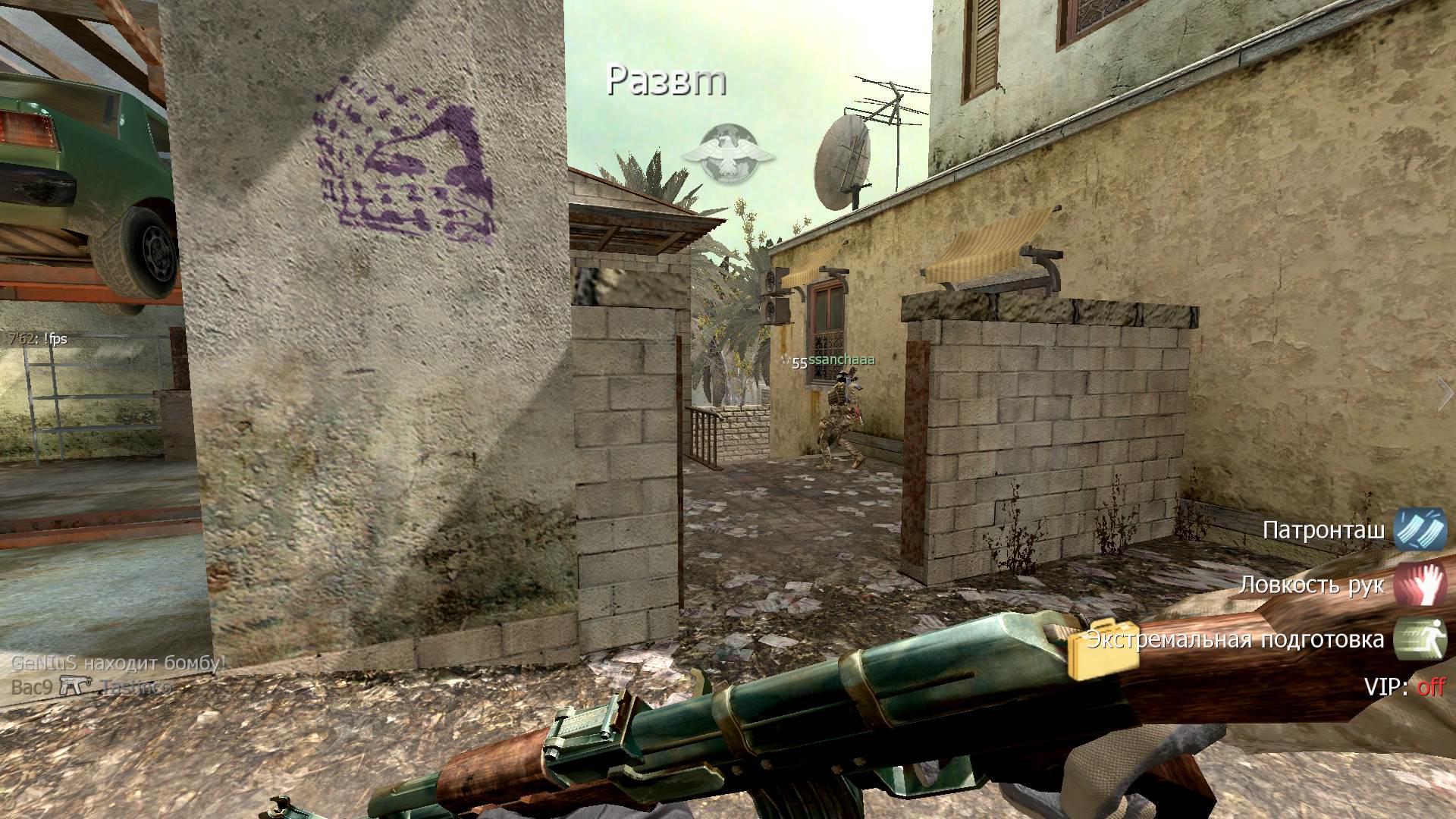Click the eagle team emblem
Viewport: 1456px width, 819px height.
coord(729,154)
